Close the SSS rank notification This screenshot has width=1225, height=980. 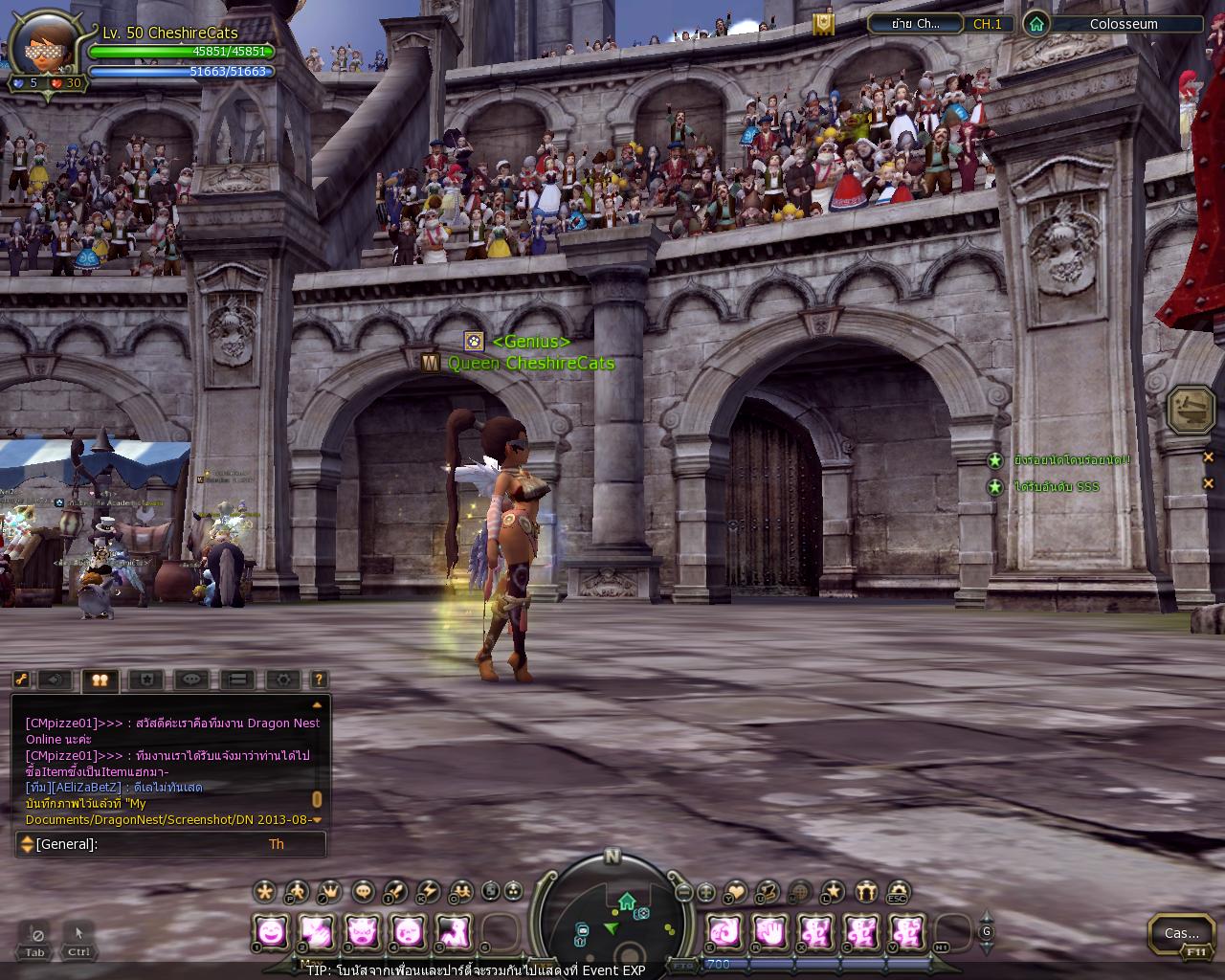coord(1208,483)
